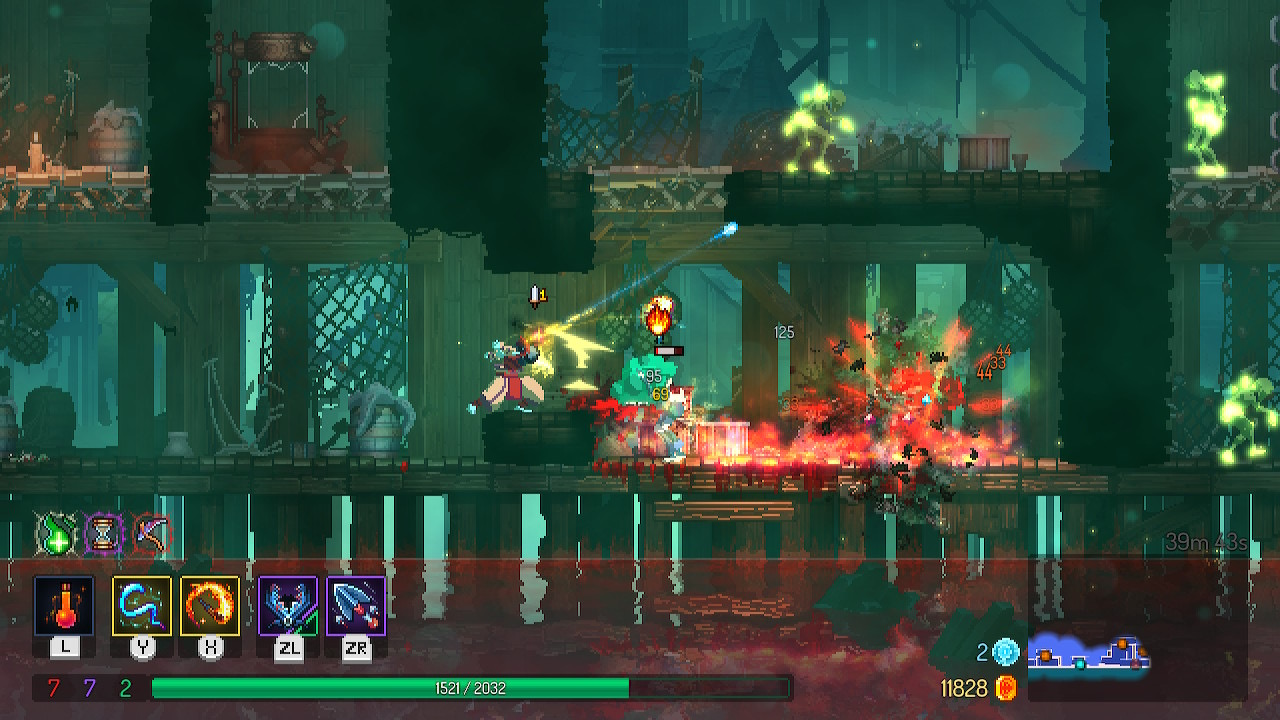This screenshot has height=720, width=1280.
Task: Activate the throwing knives skill
Action: [x=356, y=606]
